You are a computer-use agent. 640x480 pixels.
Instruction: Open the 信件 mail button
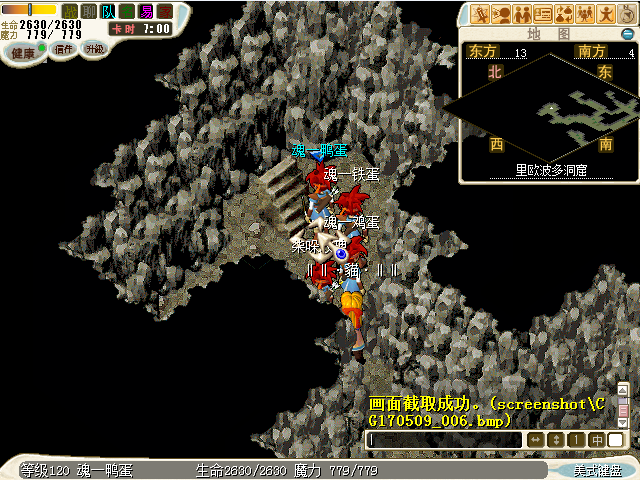click(63, 48)
